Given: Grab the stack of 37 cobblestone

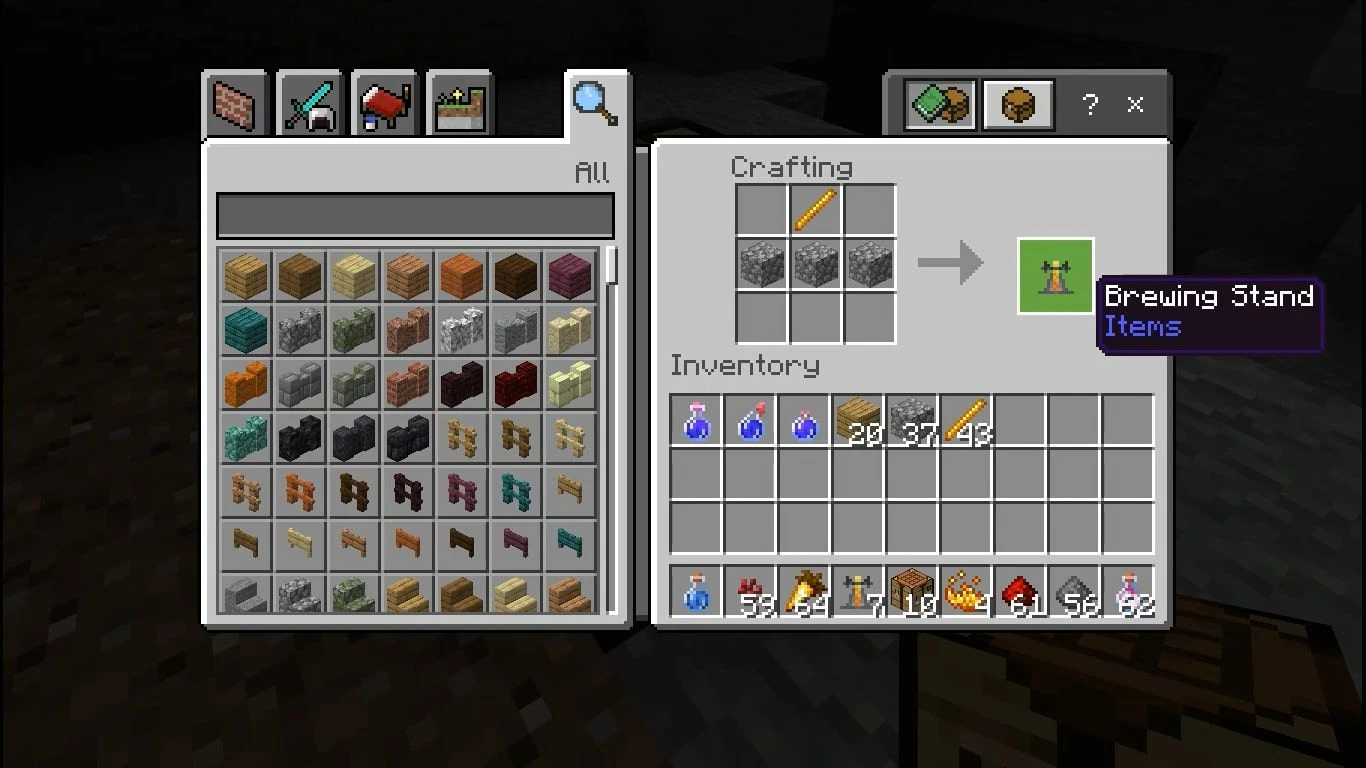Looking at the screenshot, I should 911,420.
